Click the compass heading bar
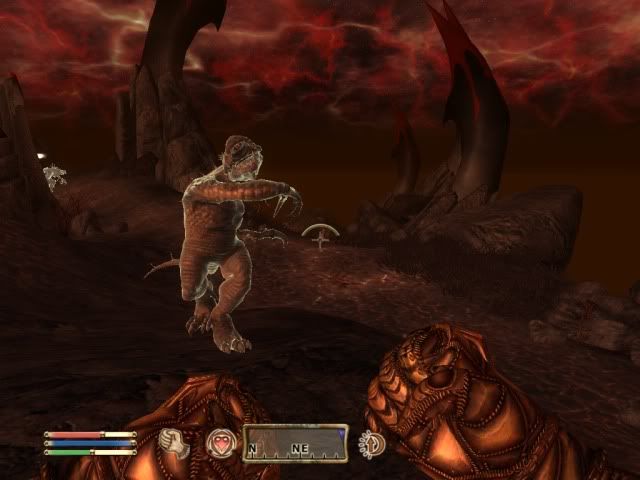Viewport: 640px width, 480px height. tap(295, 444)
